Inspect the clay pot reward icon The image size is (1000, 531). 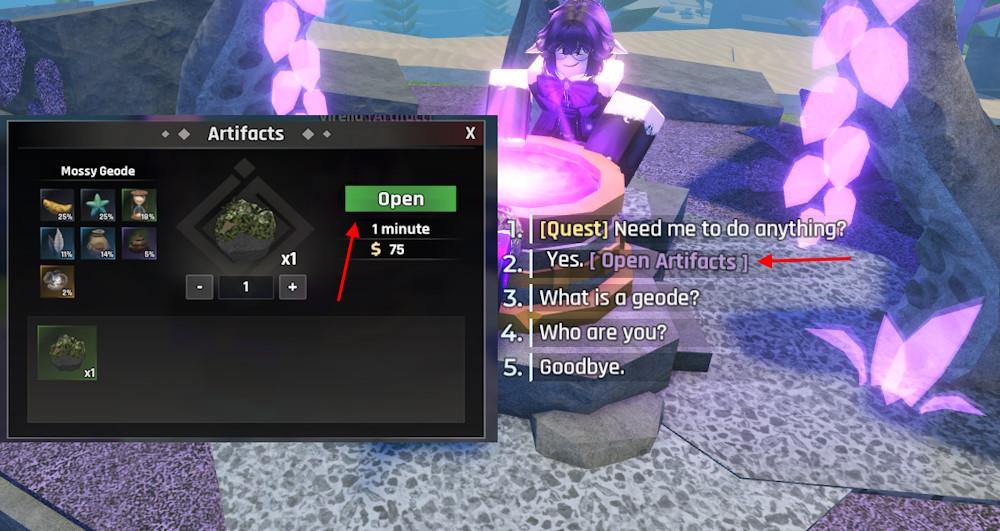click(97, 243)
